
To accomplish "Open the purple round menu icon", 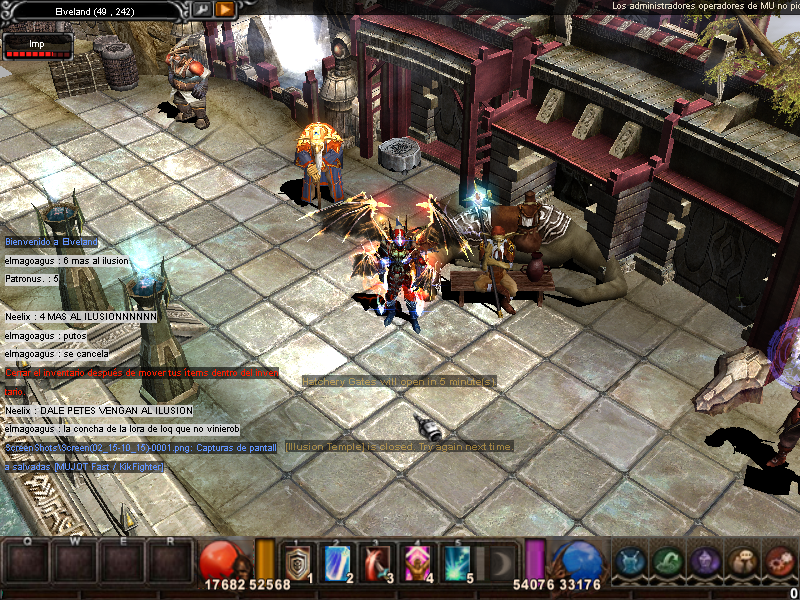I will point(705,562).
